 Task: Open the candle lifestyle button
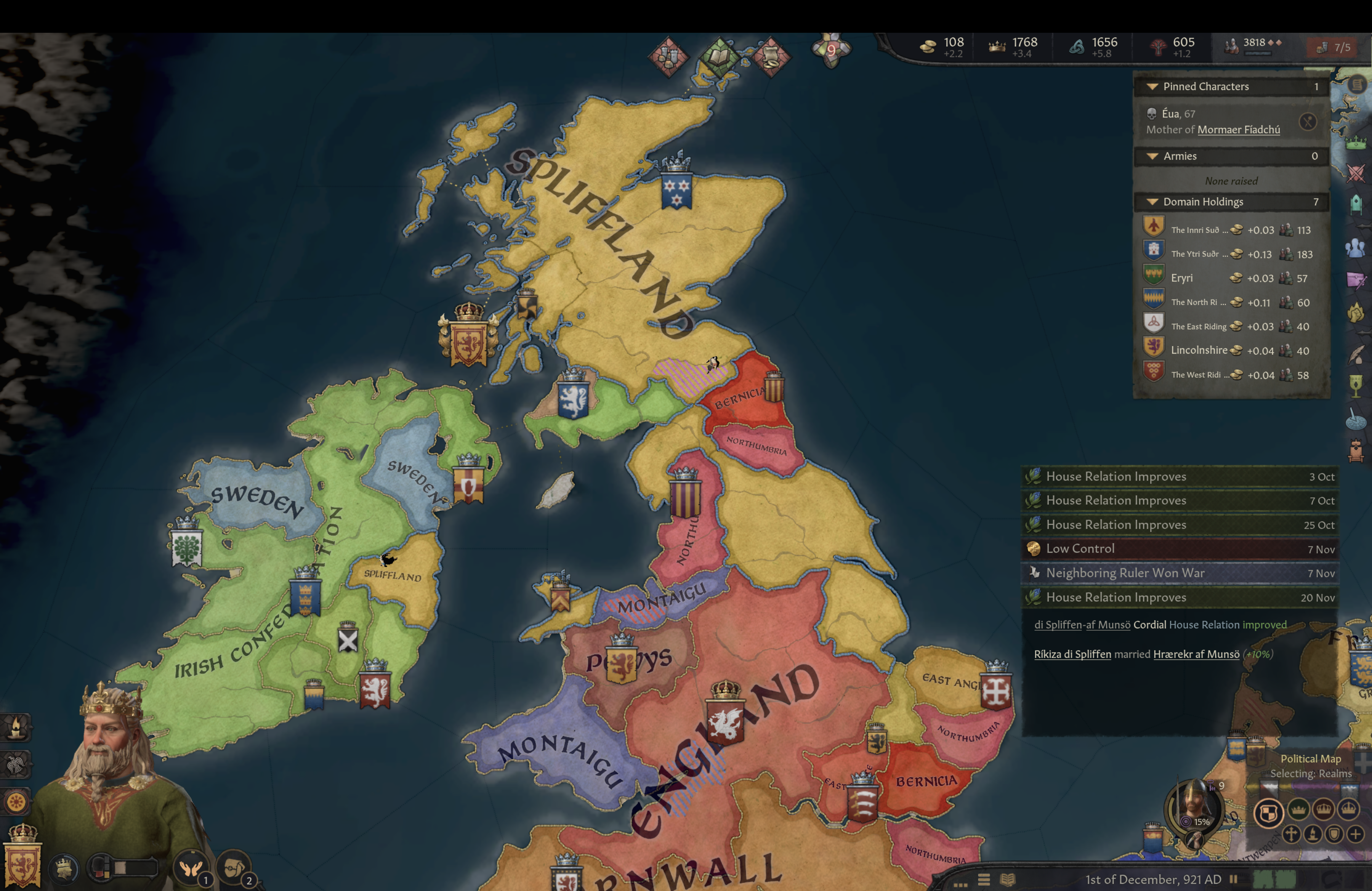pos(16,727)
